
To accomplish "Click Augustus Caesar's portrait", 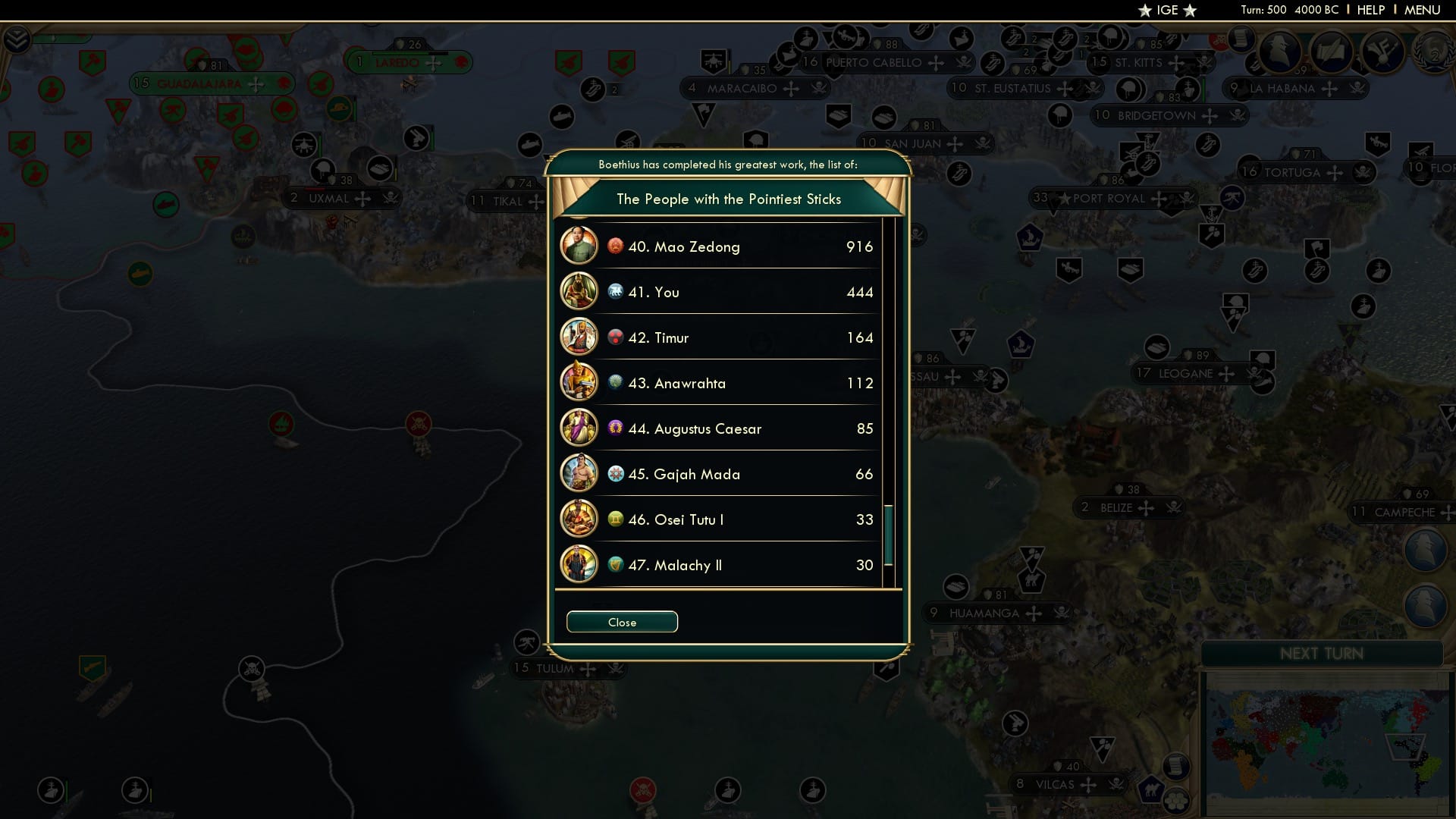I will coord(579,428).
